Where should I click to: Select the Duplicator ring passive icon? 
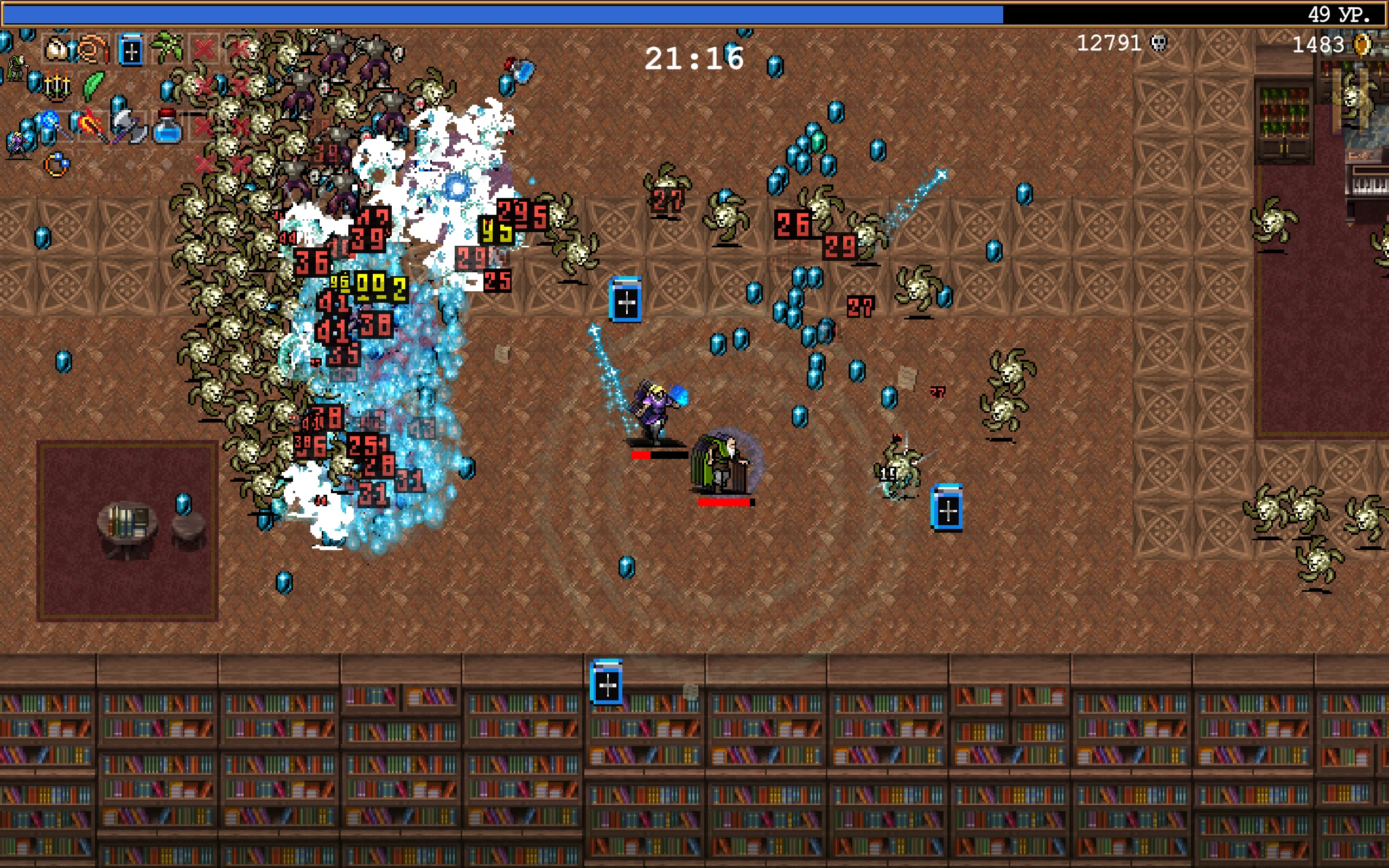(x=57, y=166)
